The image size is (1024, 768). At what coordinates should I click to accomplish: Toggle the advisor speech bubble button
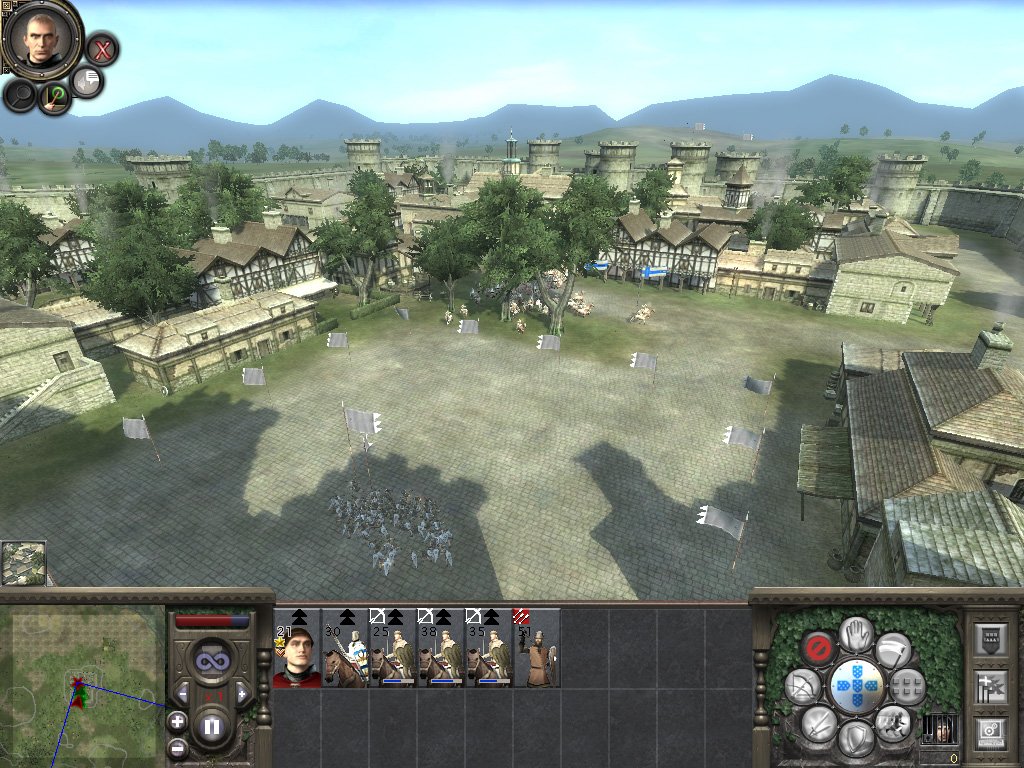[x=88, y=82]
